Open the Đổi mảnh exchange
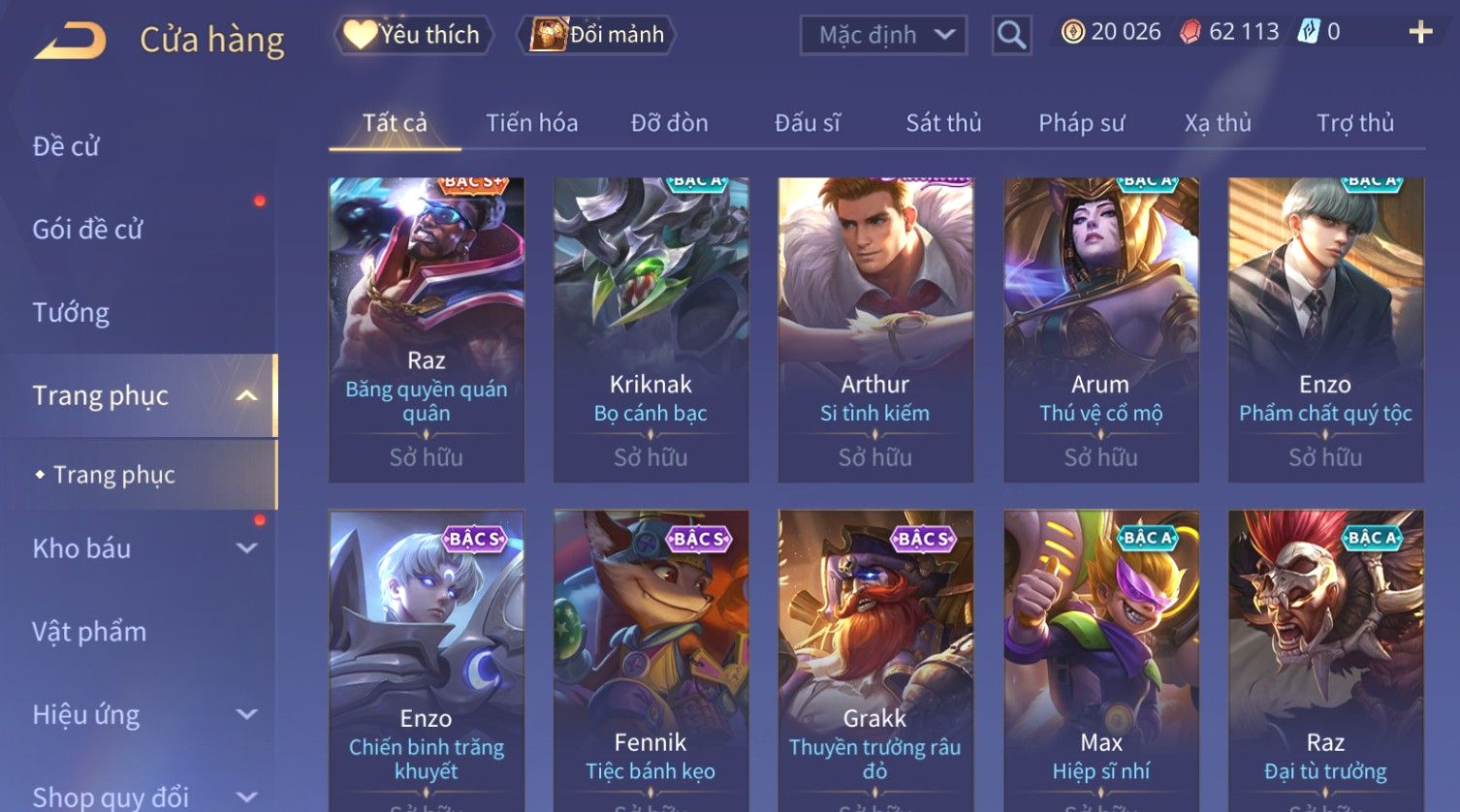The height and width of the screenshot is (812, 1460). 600,35
